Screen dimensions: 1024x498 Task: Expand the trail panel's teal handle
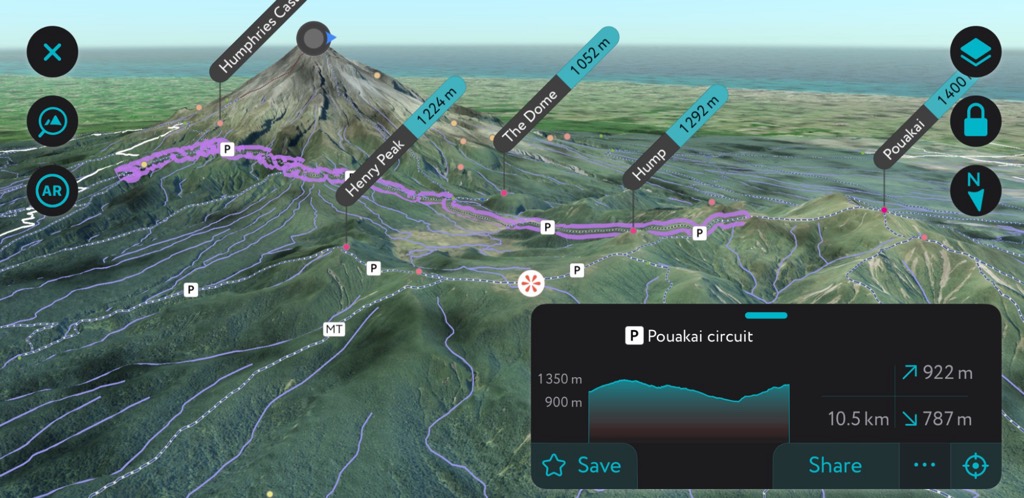[x=766, y=315]
